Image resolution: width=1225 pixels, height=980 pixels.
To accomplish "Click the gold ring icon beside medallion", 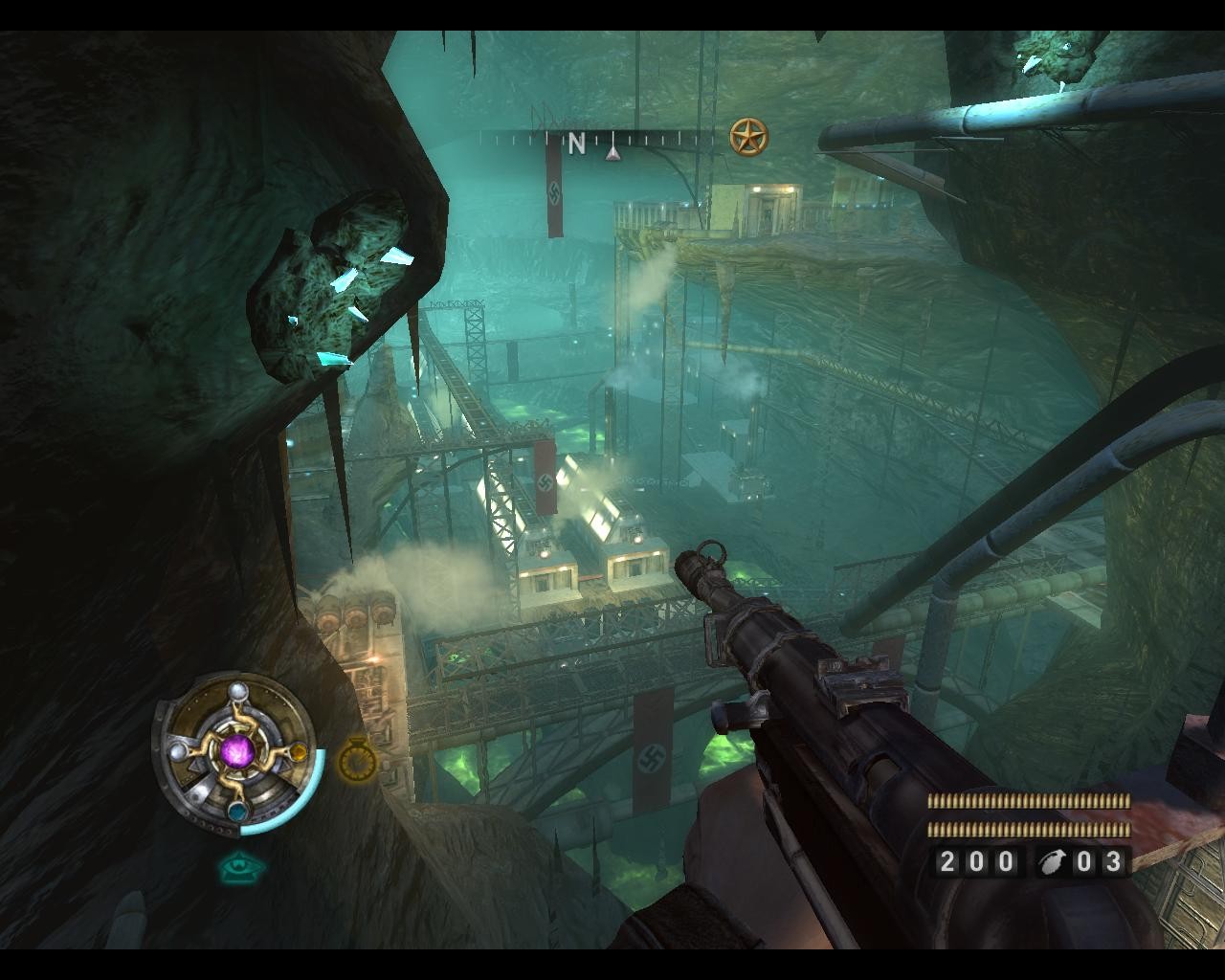I will tap(356, 757).
